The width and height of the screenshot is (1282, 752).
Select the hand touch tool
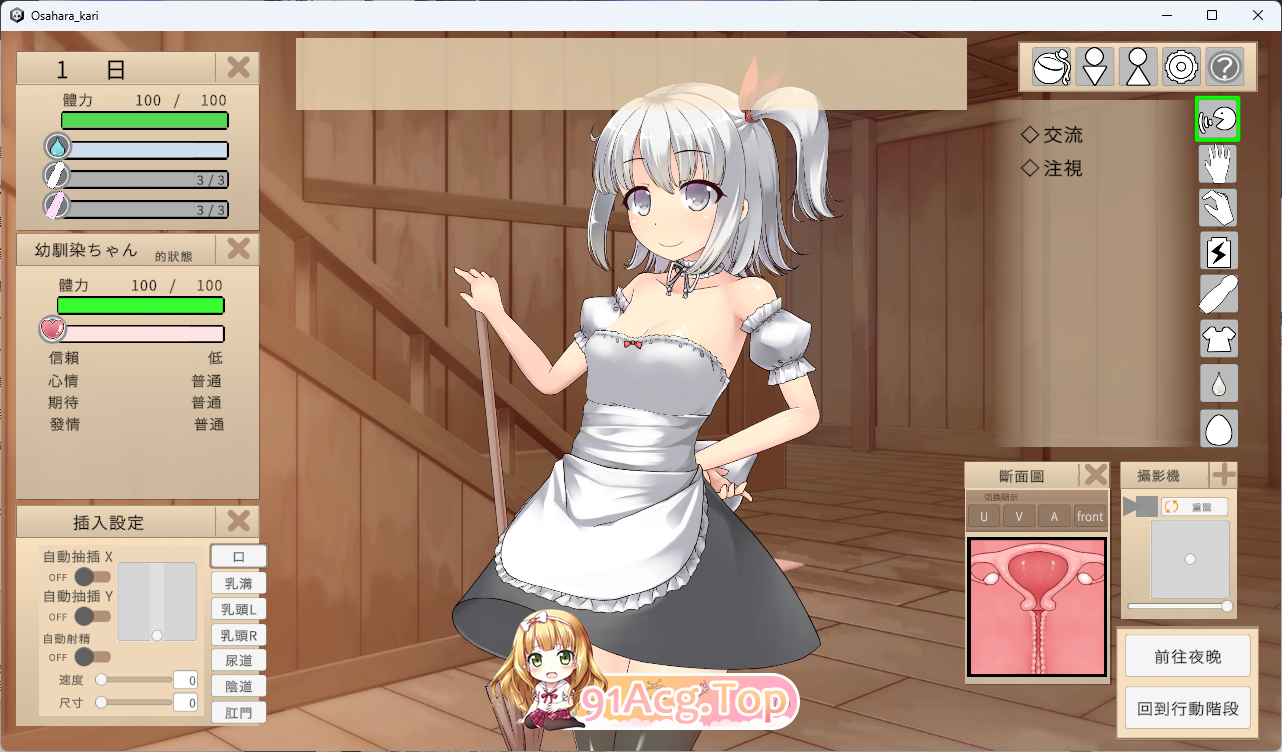pyautogui.click(x=1218, y=164)
